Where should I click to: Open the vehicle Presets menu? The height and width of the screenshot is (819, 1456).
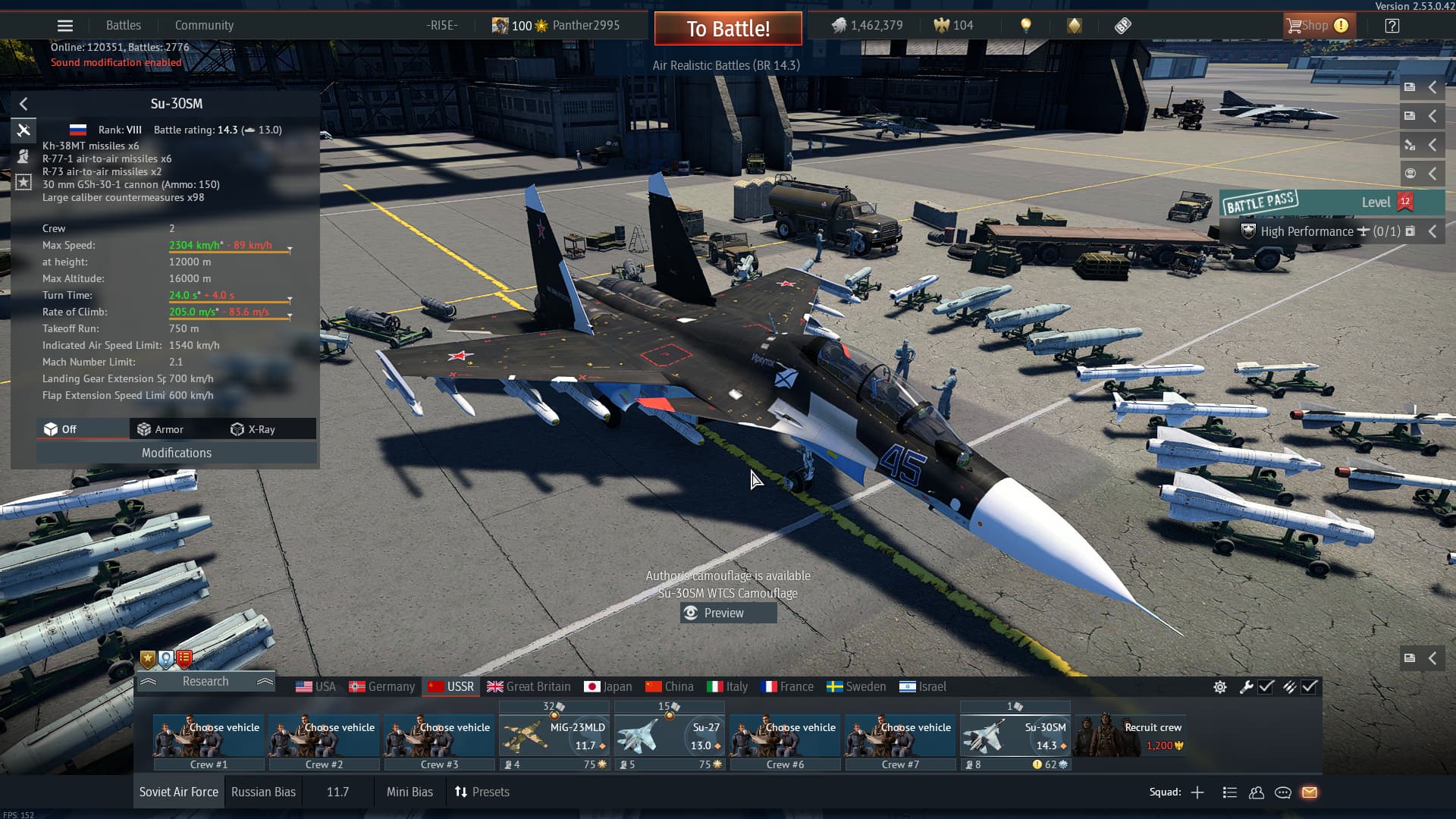[482, 792]
